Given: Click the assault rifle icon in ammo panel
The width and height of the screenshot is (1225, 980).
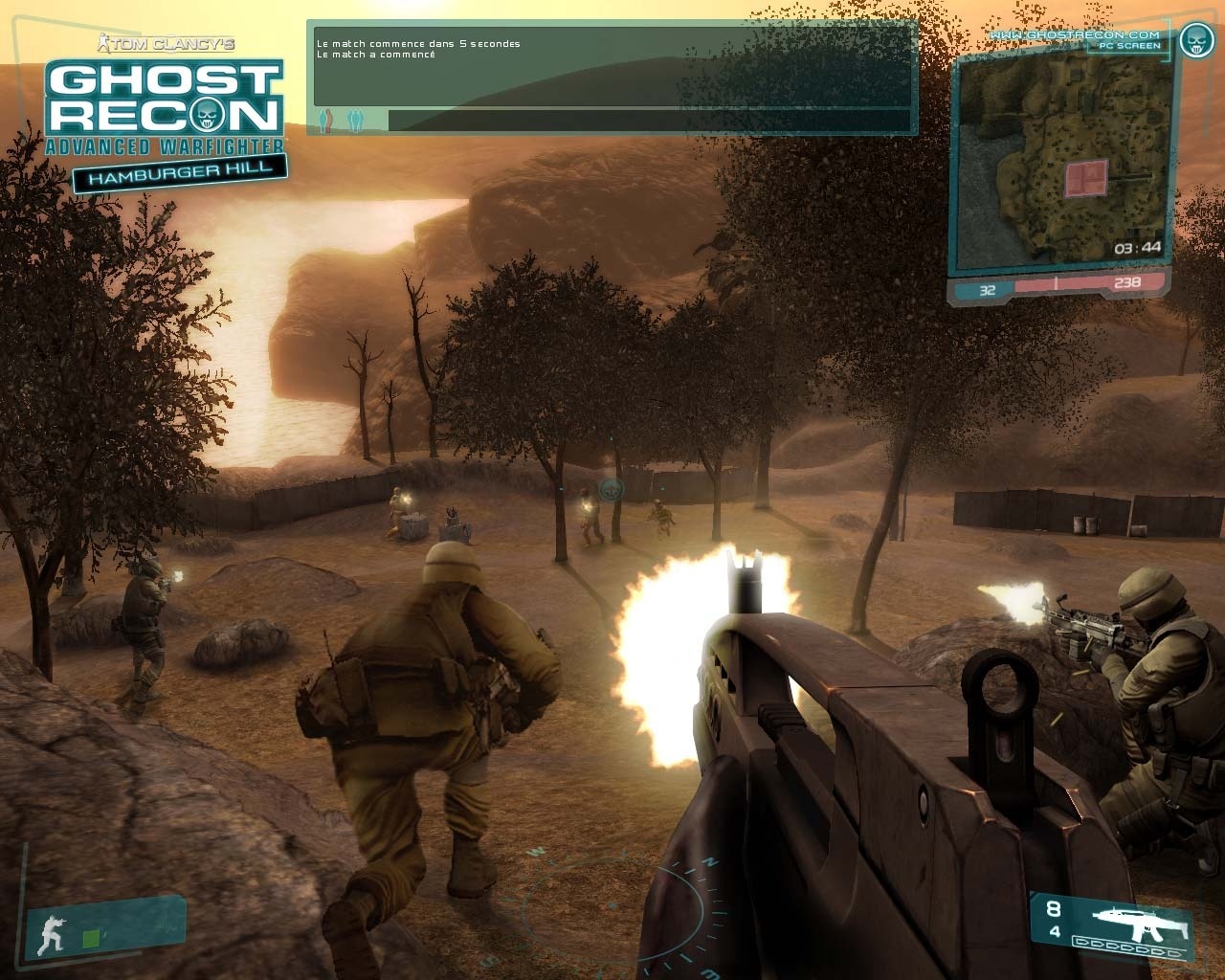Looking at the screenshot, I should pos(1139,924).
